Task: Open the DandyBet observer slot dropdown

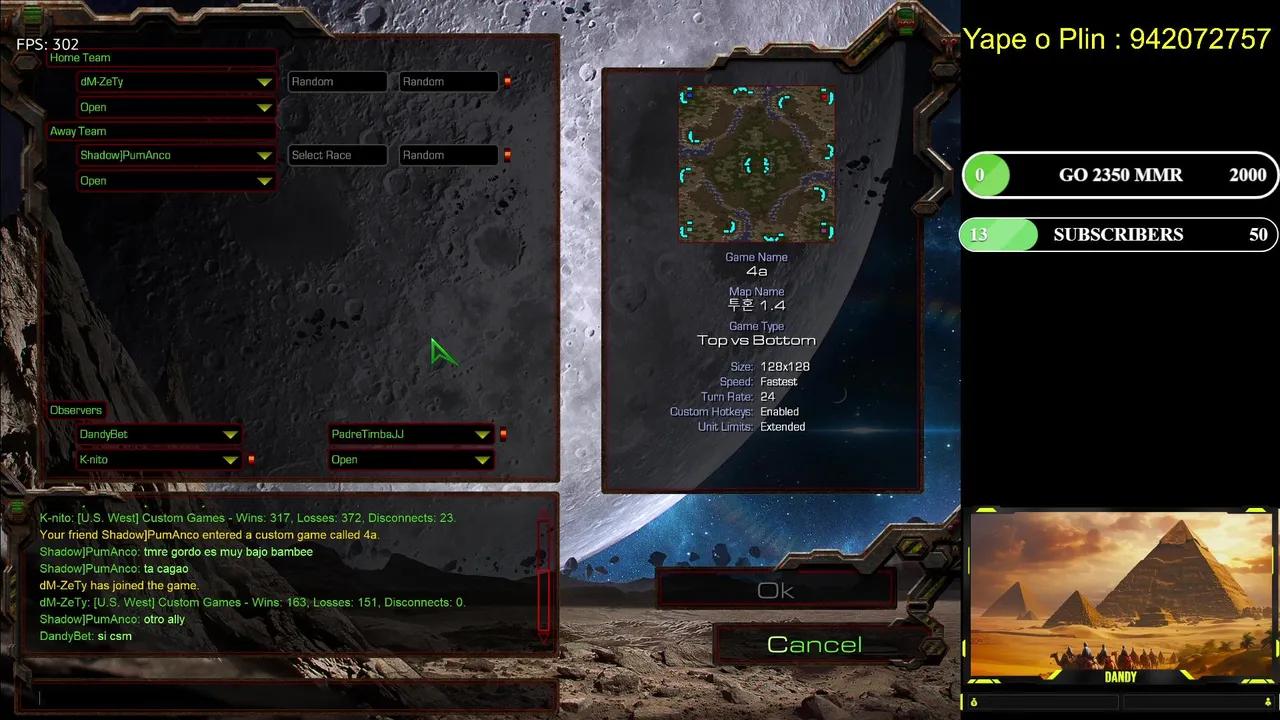Action: pos(230,435)
